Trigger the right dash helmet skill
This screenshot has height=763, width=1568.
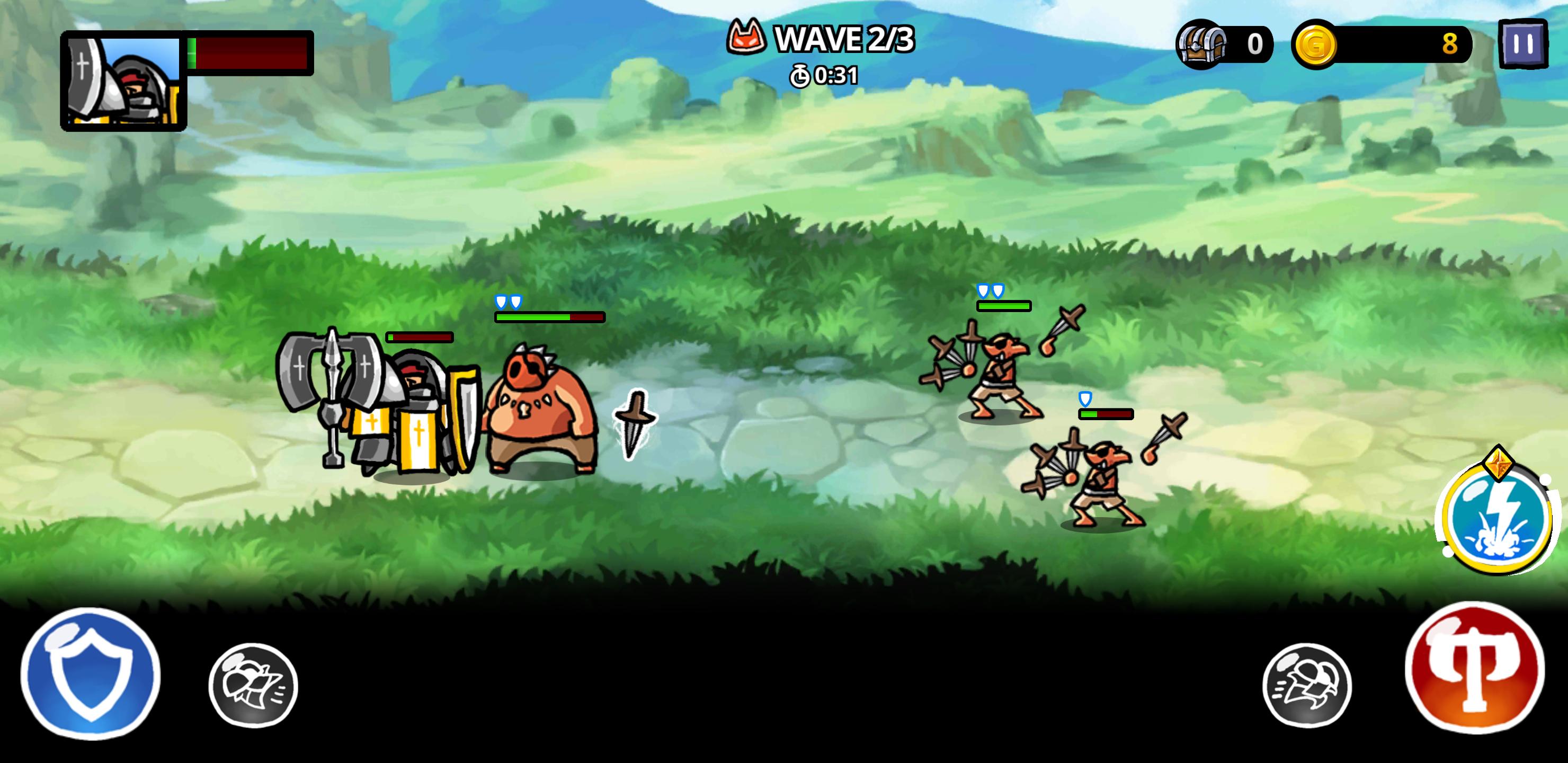[x=1307, y=685]
